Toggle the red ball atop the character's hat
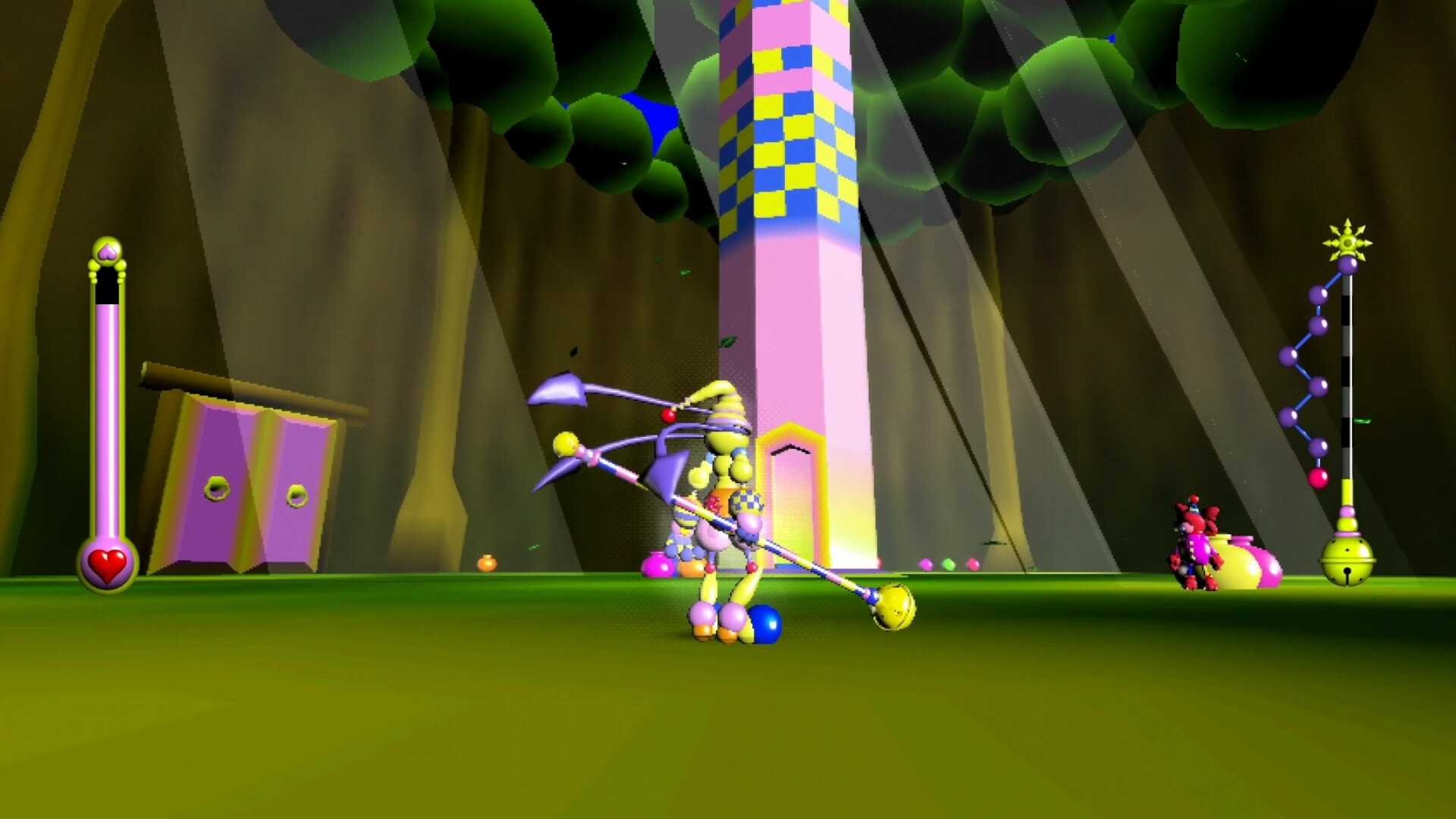The width and height of the screenshot is (1456, 819). click(668, 416)
